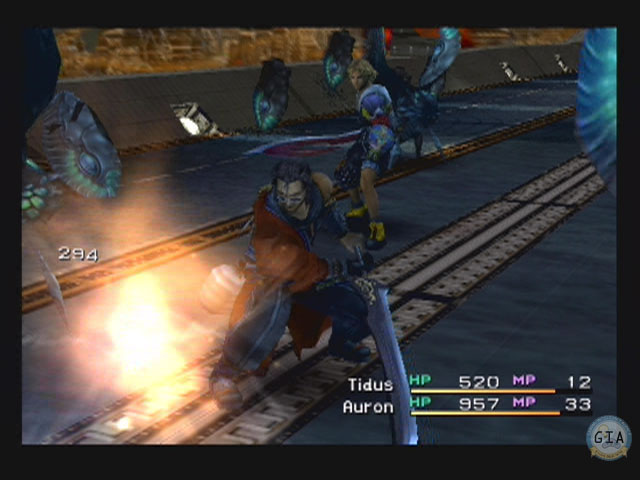Image resolution: width=640 pixels, height=480 pixels.
Task: Select Tidus in the party status list
Action: (x=371, y=384)
